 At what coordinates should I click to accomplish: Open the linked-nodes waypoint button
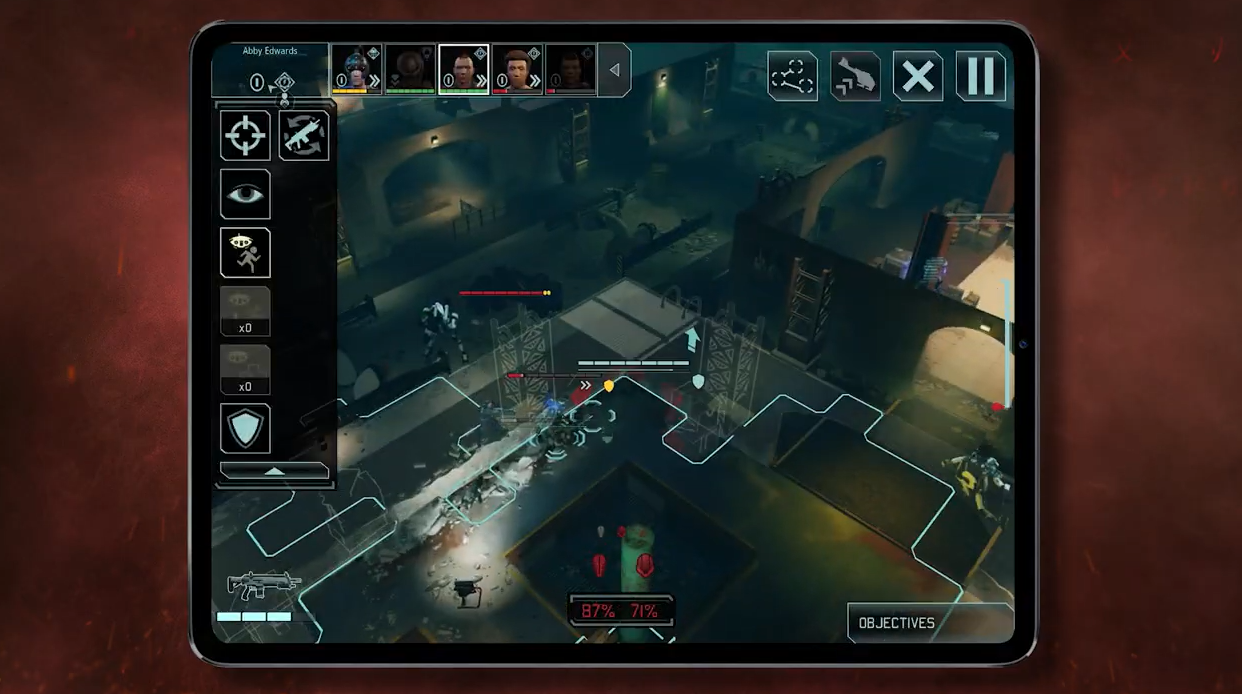[x=792, y=76]
